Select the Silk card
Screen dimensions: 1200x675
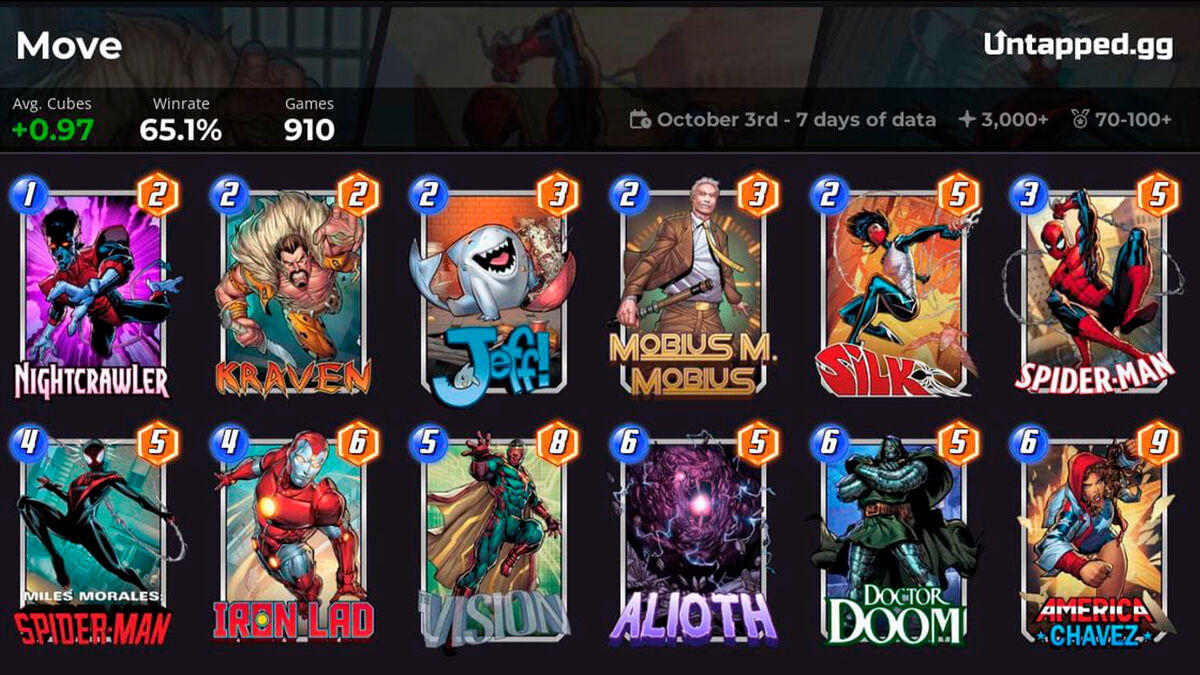click(892, 290)
